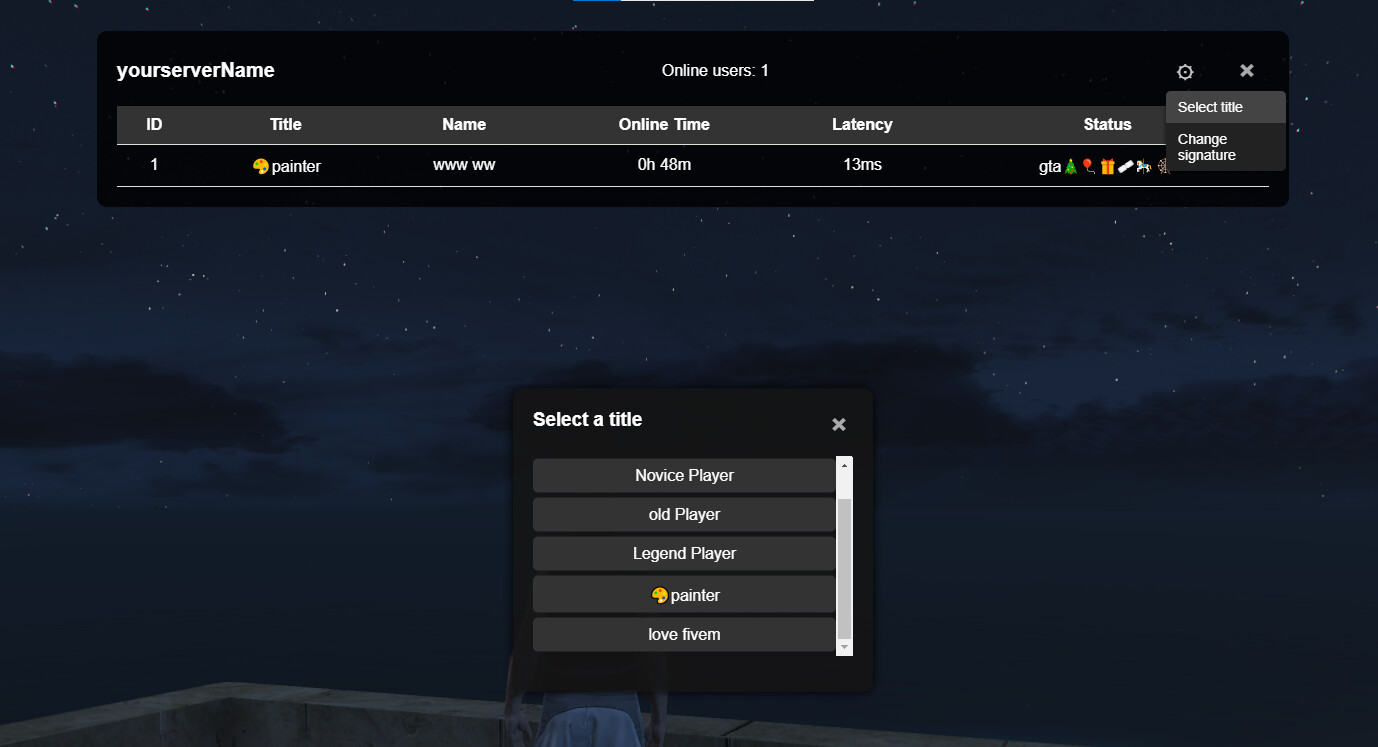1378x747 pixels.
Task: Open the settings gear icon
Action: click(1185, 71)
